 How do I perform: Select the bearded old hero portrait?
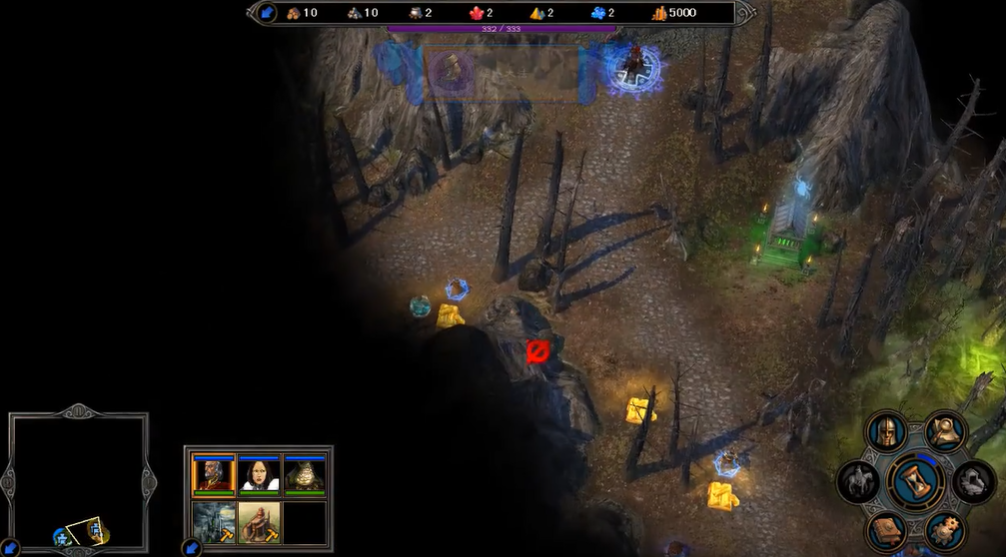pyautogui.click(x=213, y=475)
